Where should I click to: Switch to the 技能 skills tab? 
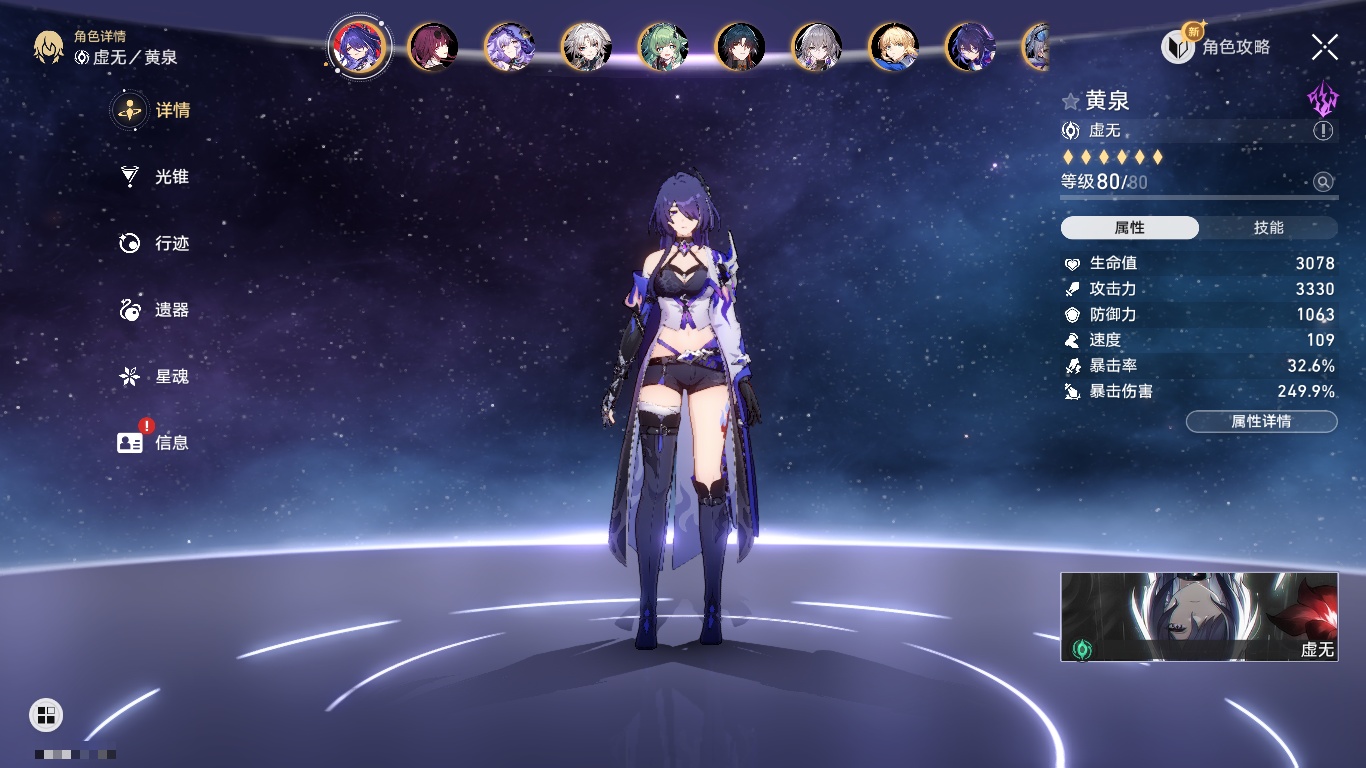point(1268,228)
